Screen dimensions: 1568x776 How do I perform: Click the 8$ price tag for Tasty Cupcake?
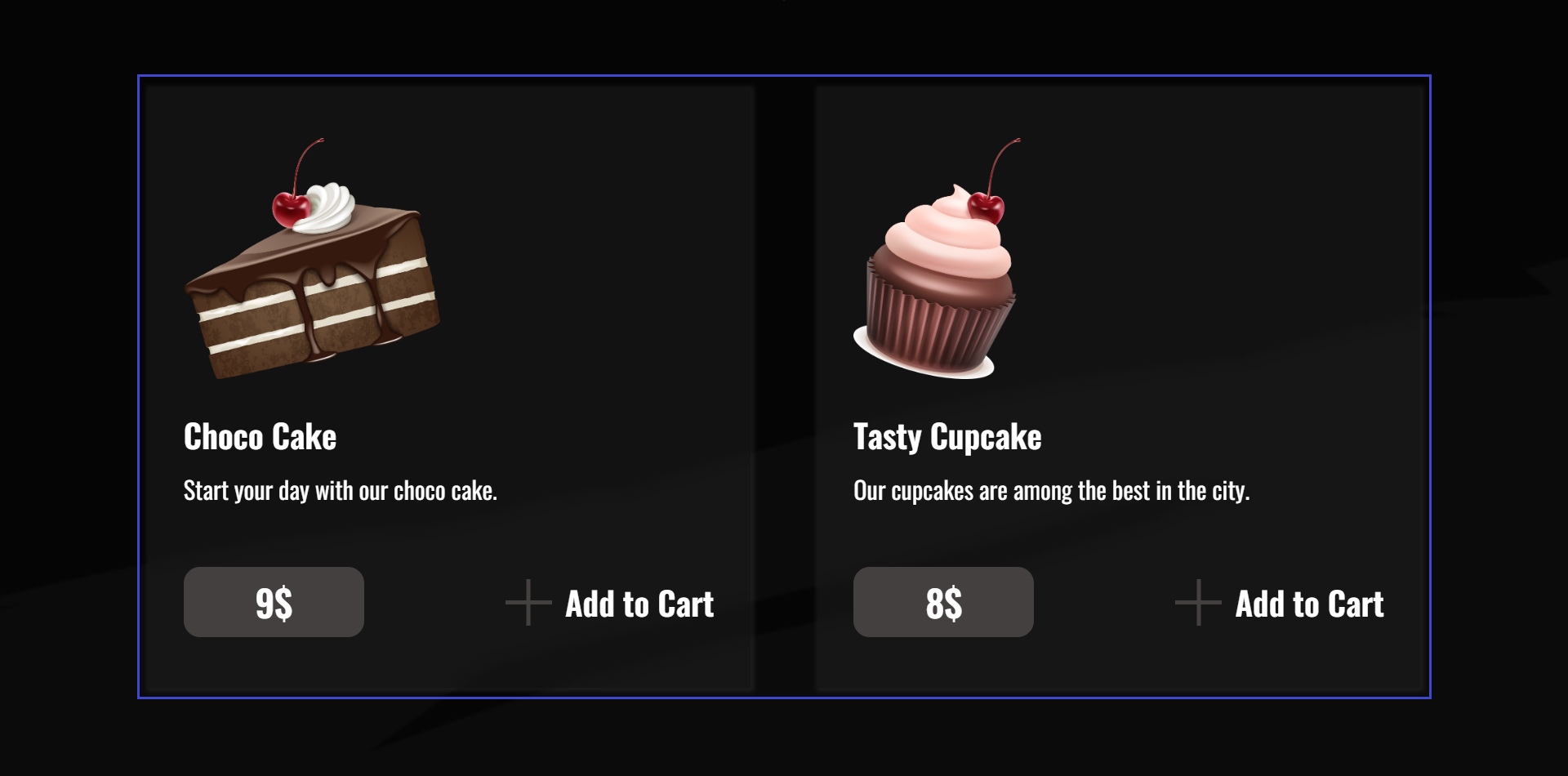tap(943, 602)
